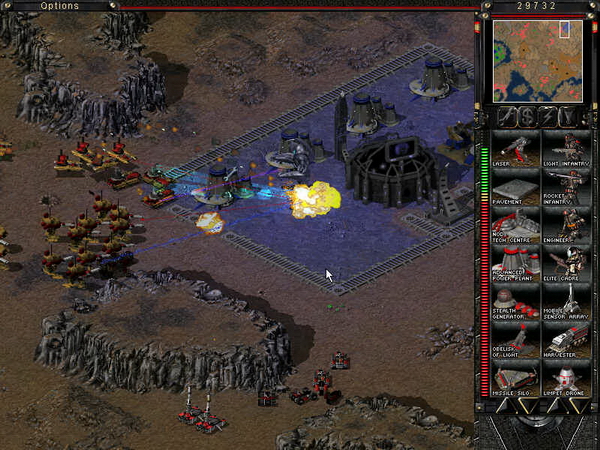Build an Obelisk of Light
This screenshot has height=450, width=600.
(x=516, y=343)
